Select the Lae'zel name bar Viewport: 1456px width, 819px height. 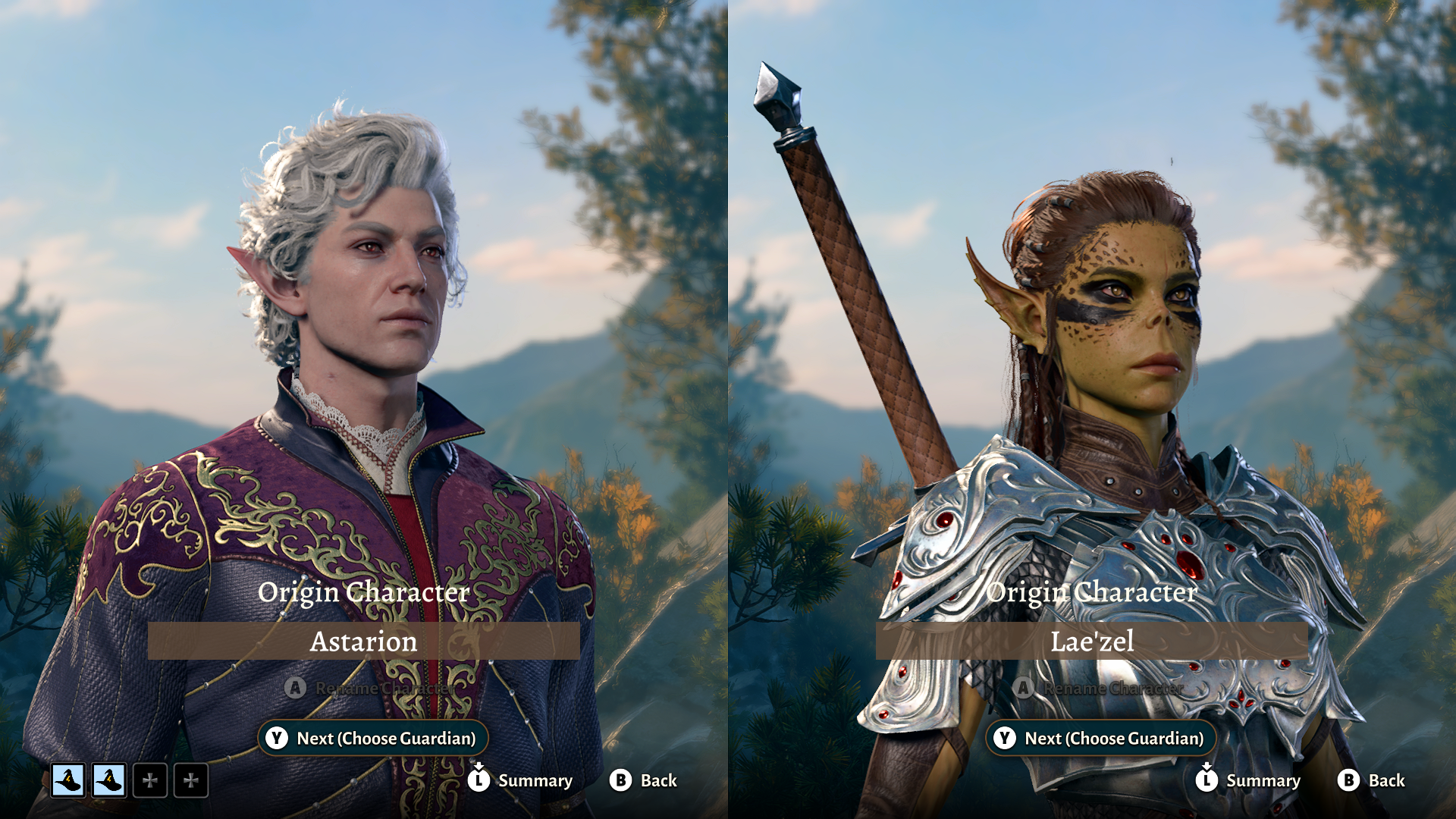point(1092,642)
